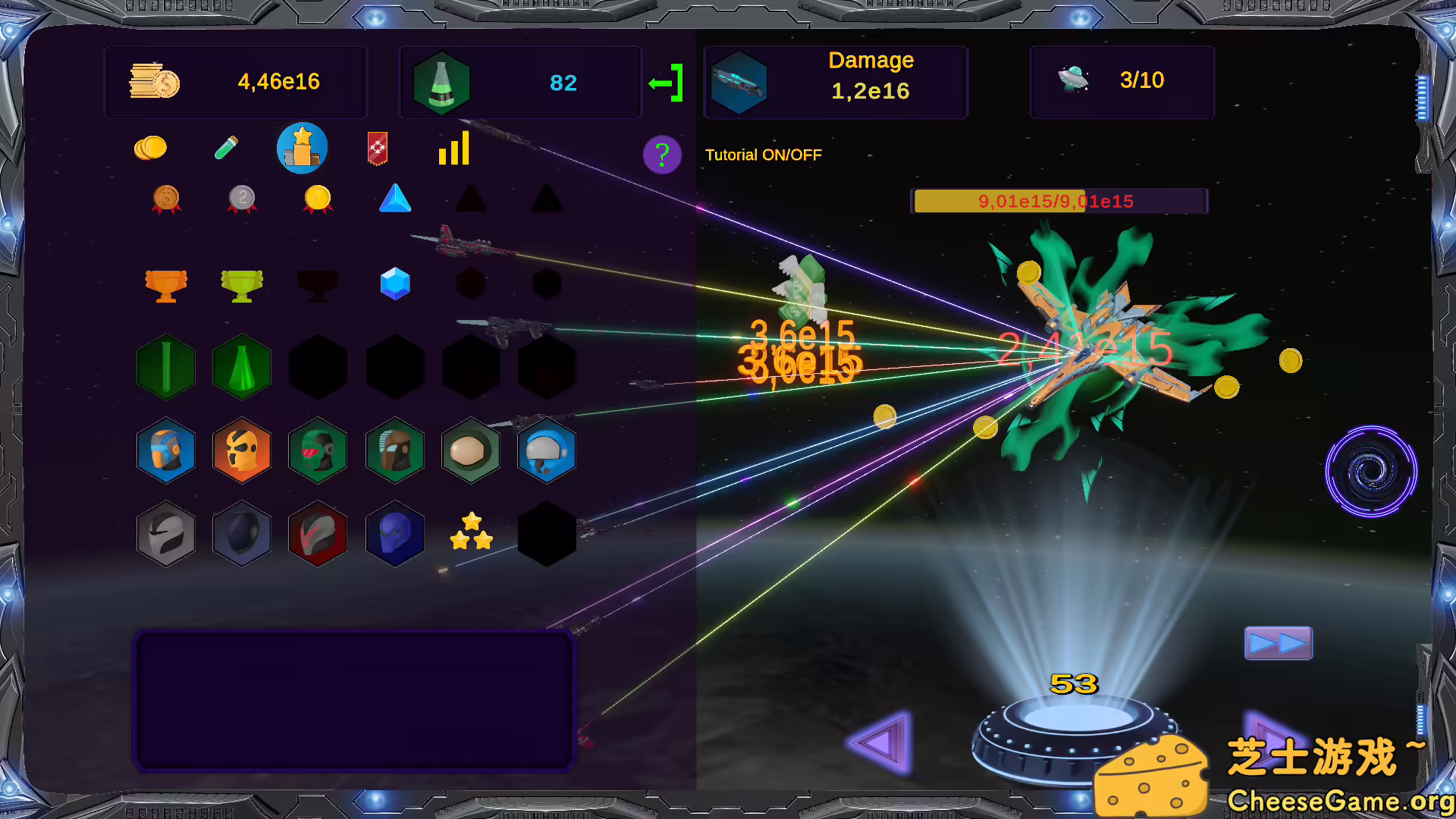Viewport: 1456px width, 819px height.
Task: Open the red banner rank icon
Action: 376,149
